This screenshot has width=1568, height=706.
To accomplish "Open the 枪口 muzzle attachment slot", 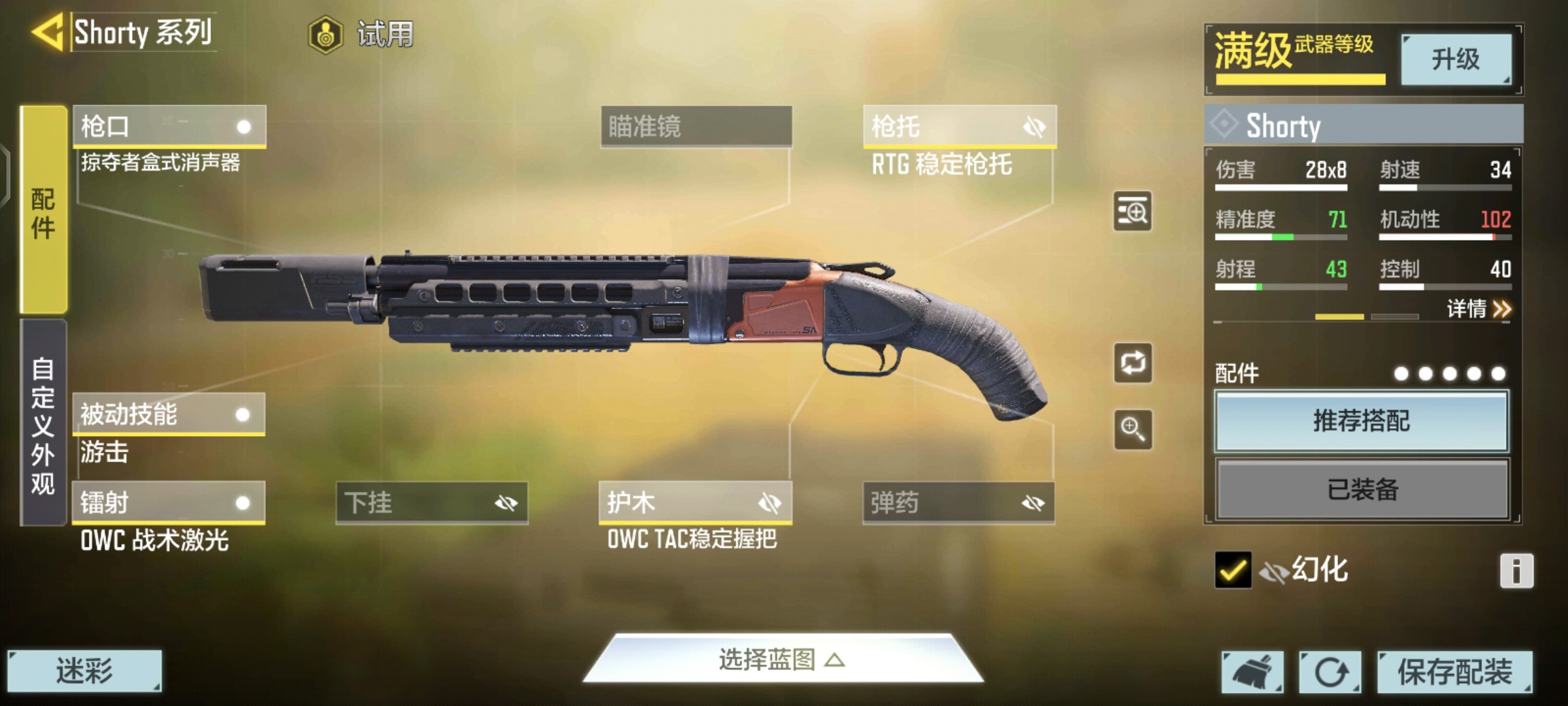I will (x=169, y=126).
